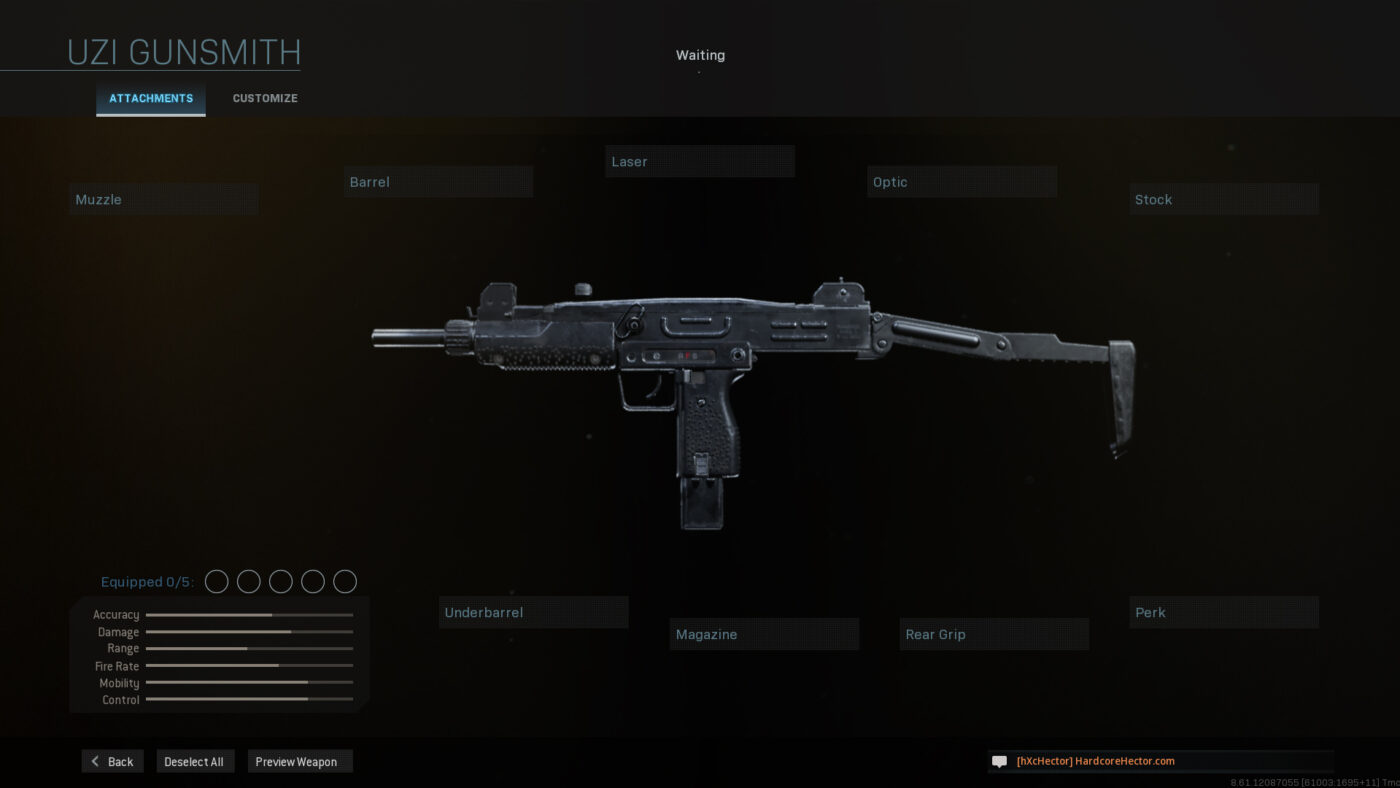This screenshot has height=788, width=1400.
Task: Click the Deselect All button
Action: pyautogui.click(x=195, y=761)
